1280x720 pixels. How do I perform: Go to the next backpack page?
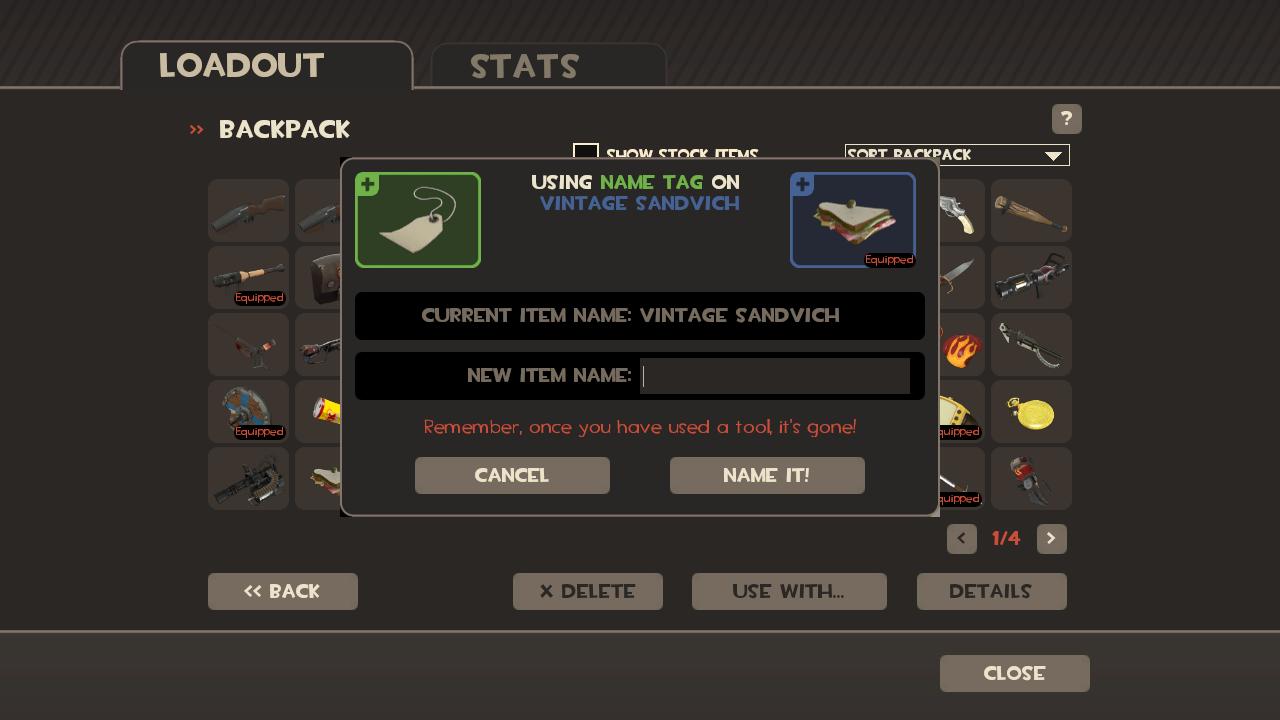(1051, 538)
